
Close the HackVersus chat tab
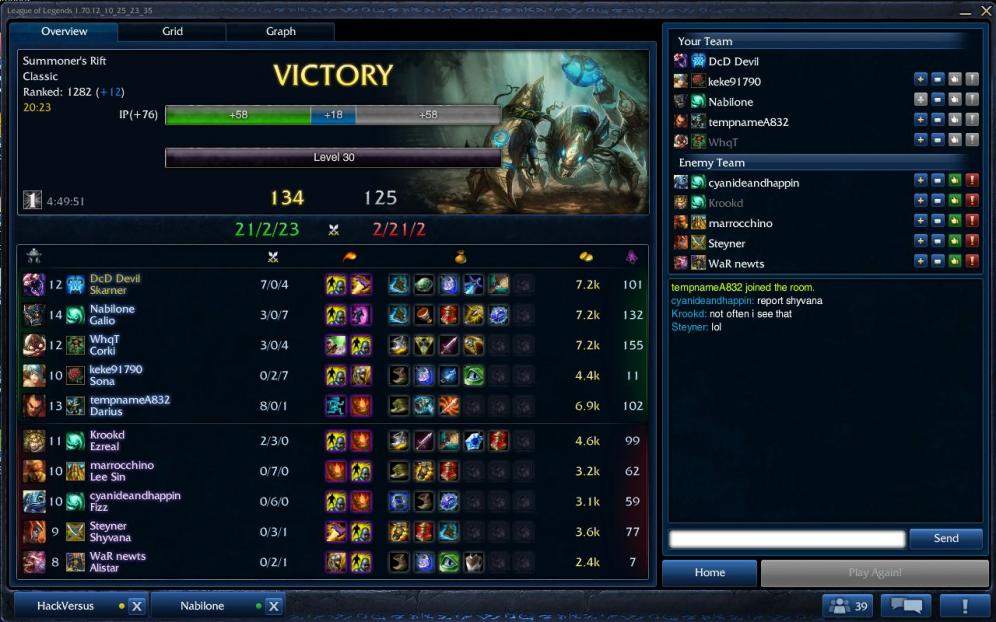point(137,606)
